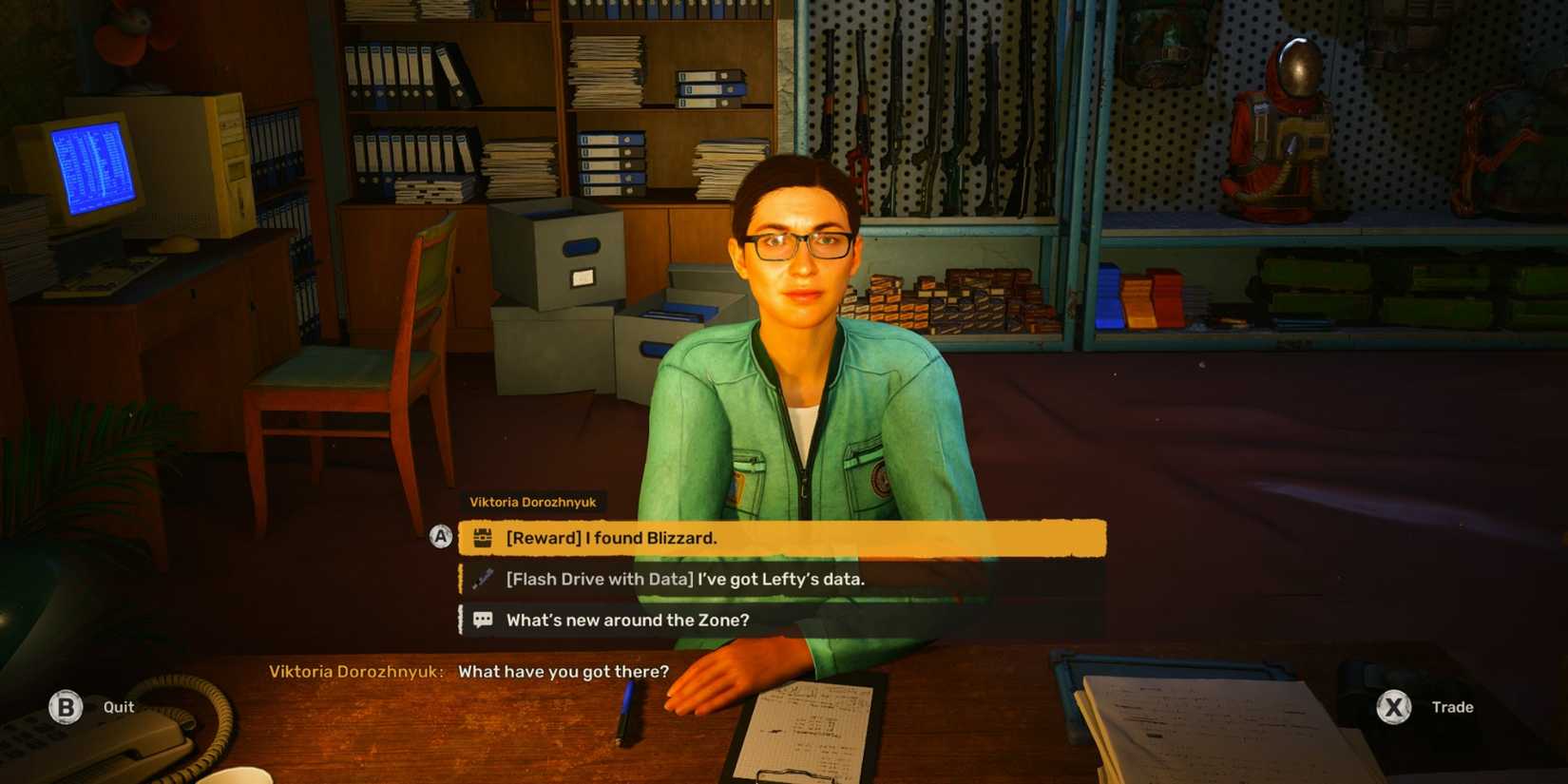Image resolution: width=1568 pixels, height=784 pixels.
Task: Click the B button prompt next to Quit
Action: tap(65, 707)
